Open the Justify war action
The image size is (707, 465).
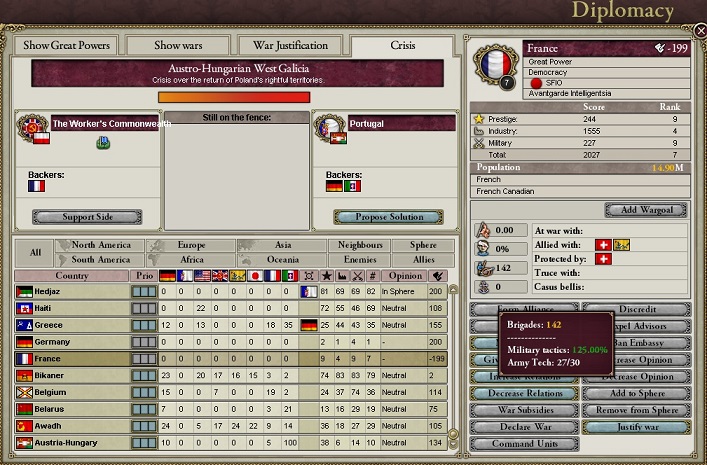635,427
